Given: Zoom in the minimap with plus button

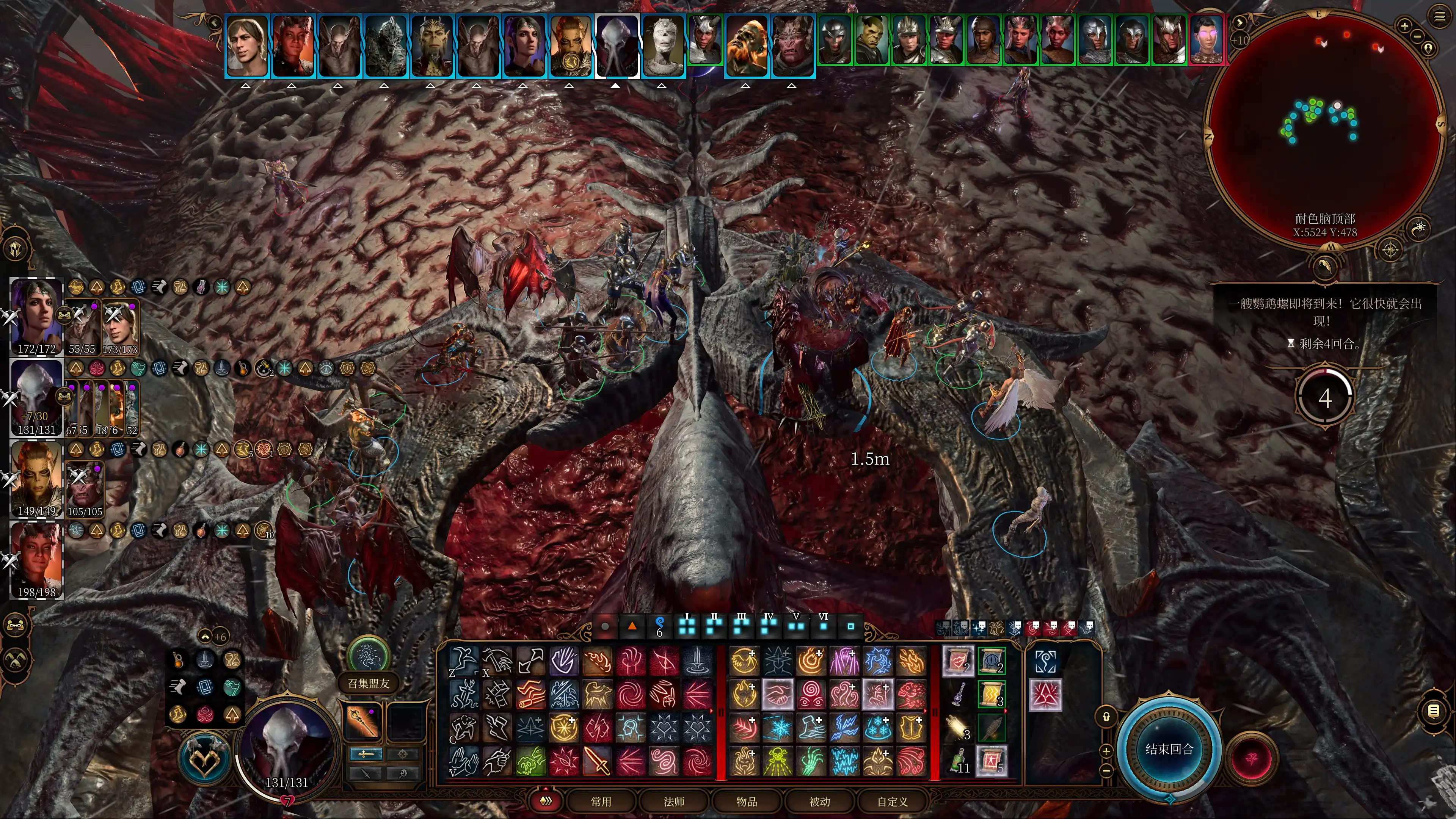Looking at the screenshot, I should tap(1404, 25).
